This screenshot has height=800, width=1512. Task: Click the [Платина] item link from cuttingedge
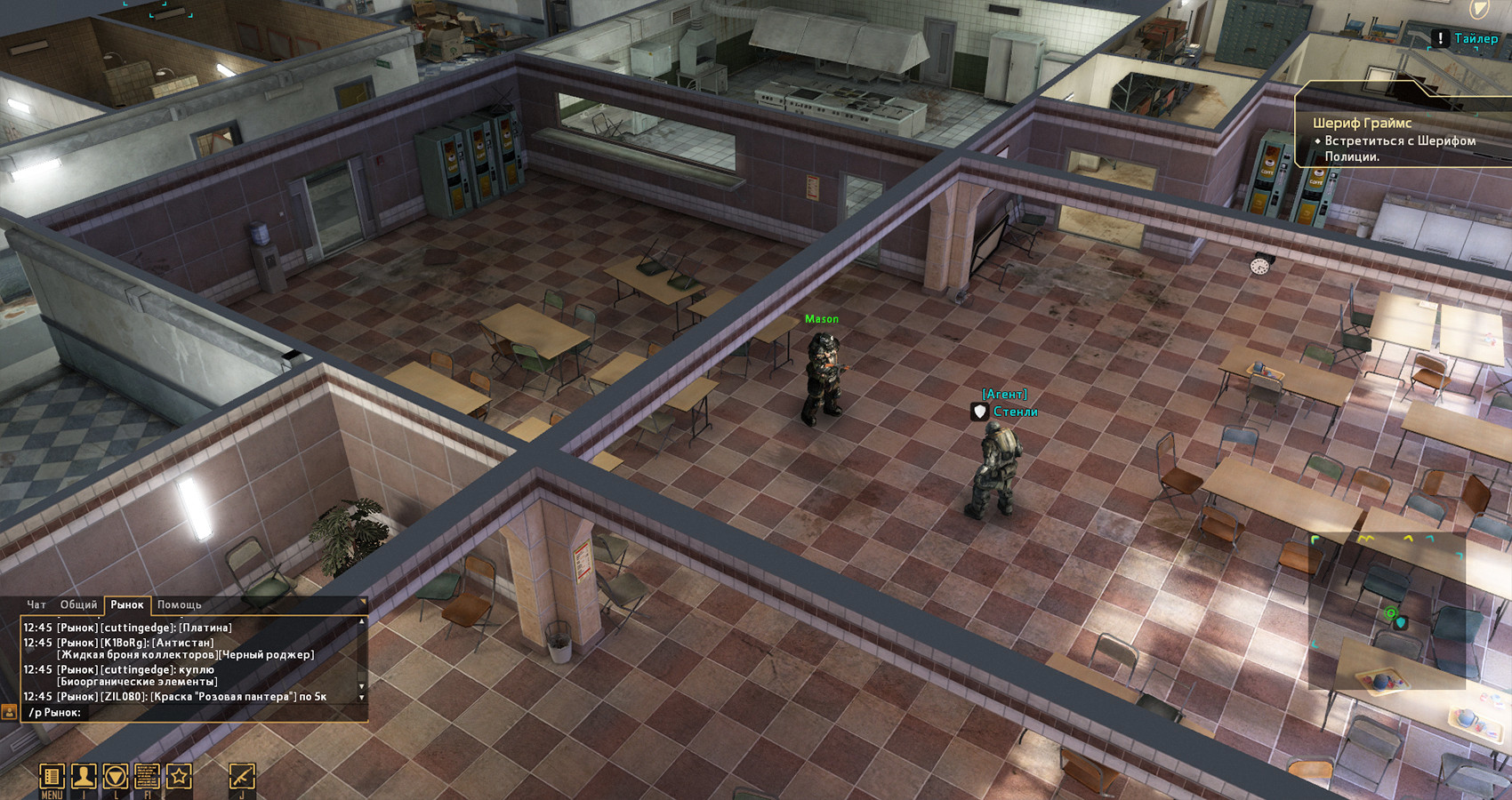point(205,628)
